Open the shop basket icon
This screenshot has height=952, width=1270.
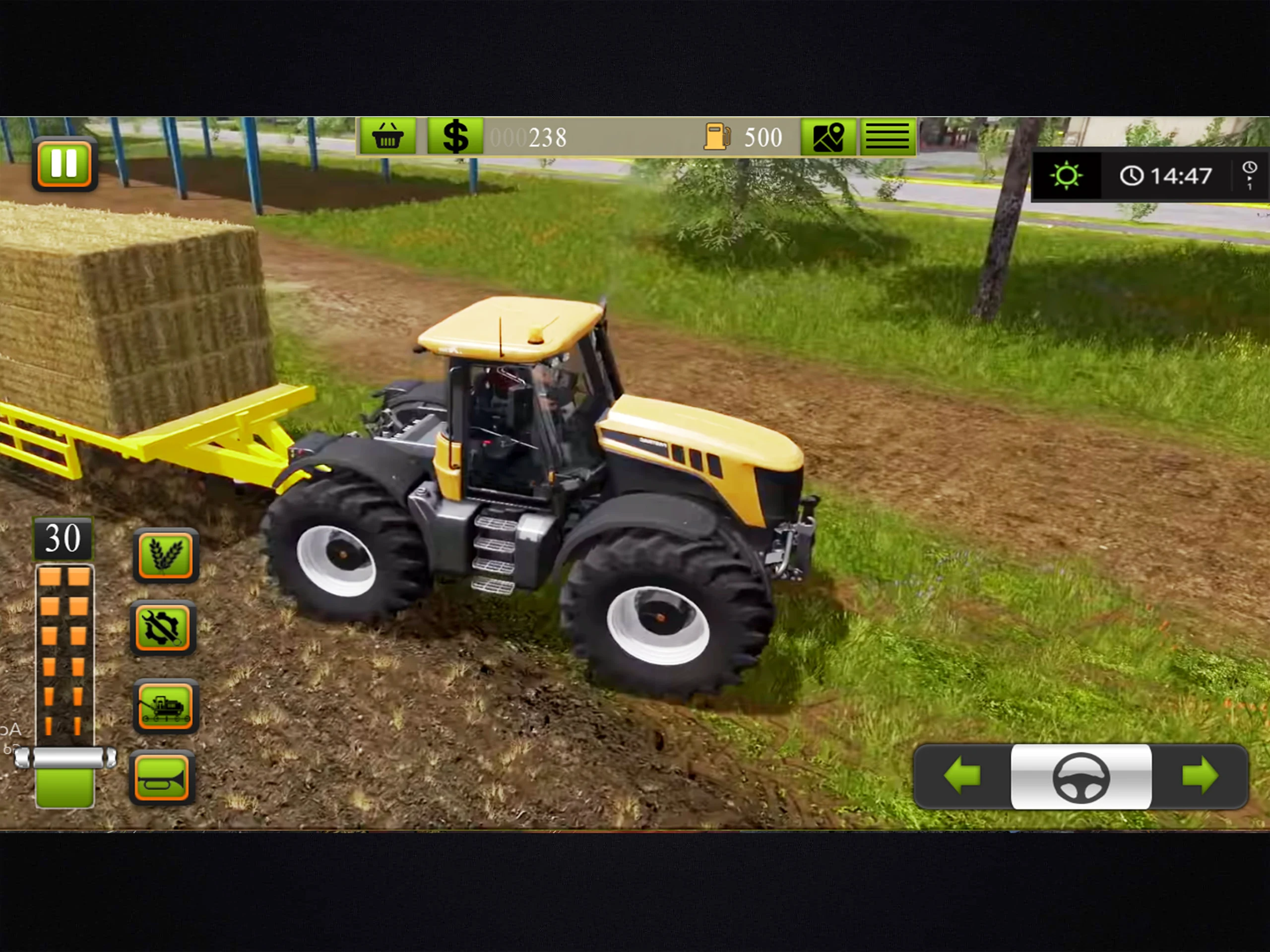pos(388,136)
